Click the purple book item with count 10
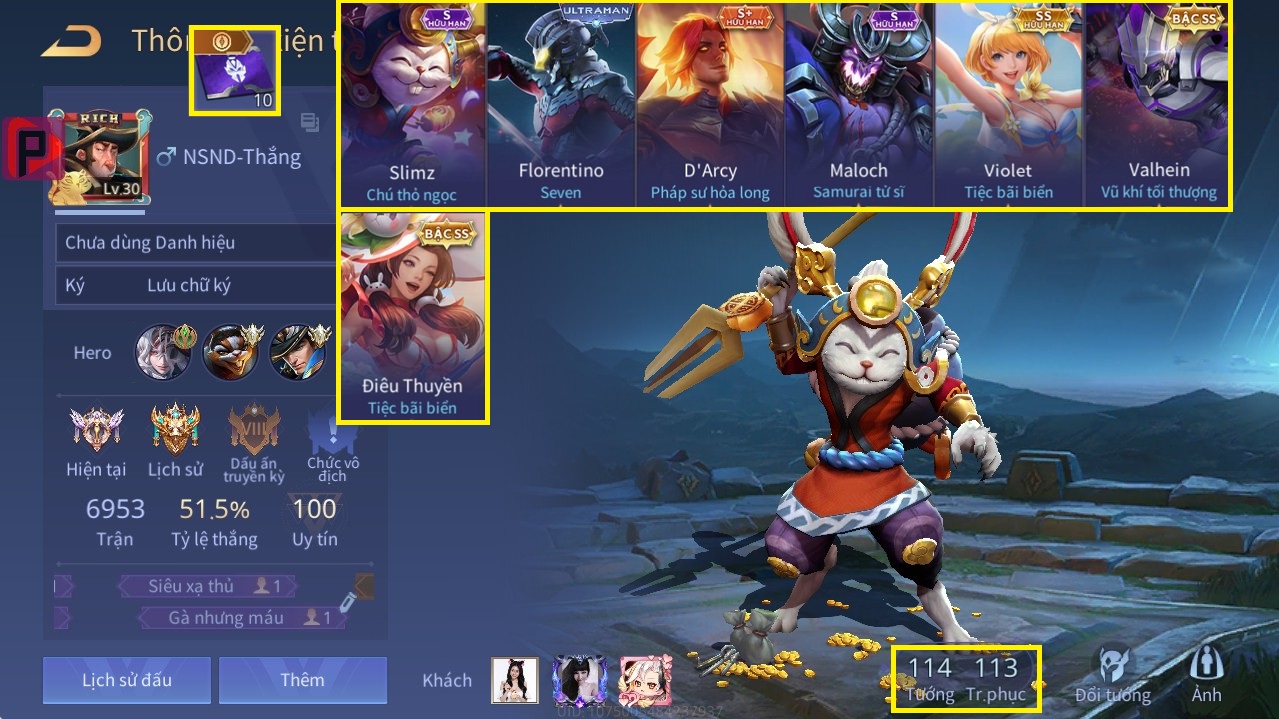Image resolution: width=1279 pixels, height=719 pixels. point(234,72)
